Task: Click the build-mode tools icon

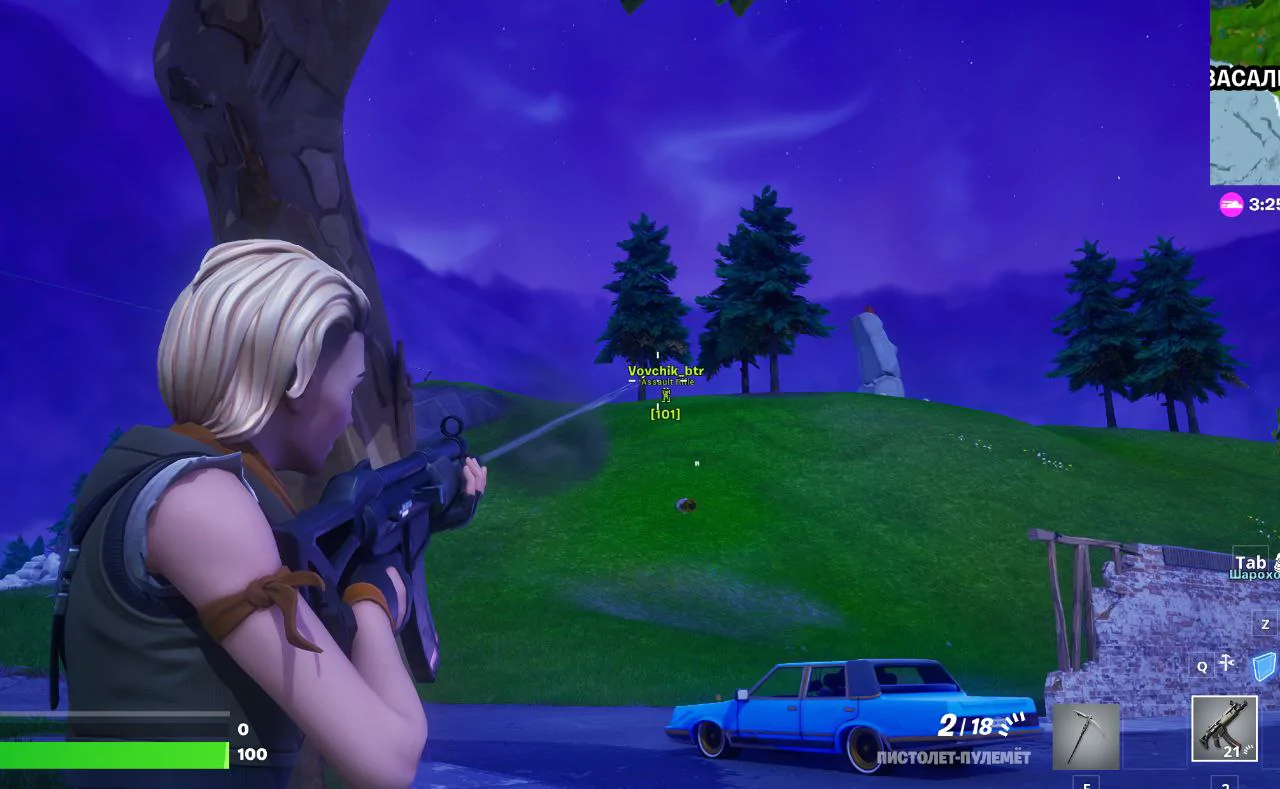Action: [x=1228, y=663]
